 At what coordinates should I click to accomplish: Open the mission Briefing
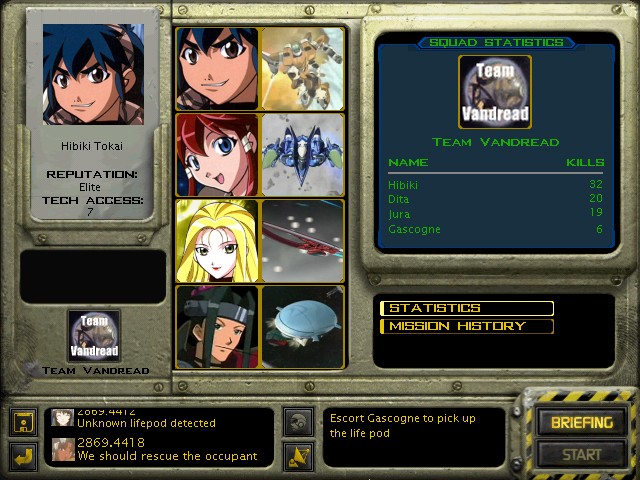pos(581,423)
